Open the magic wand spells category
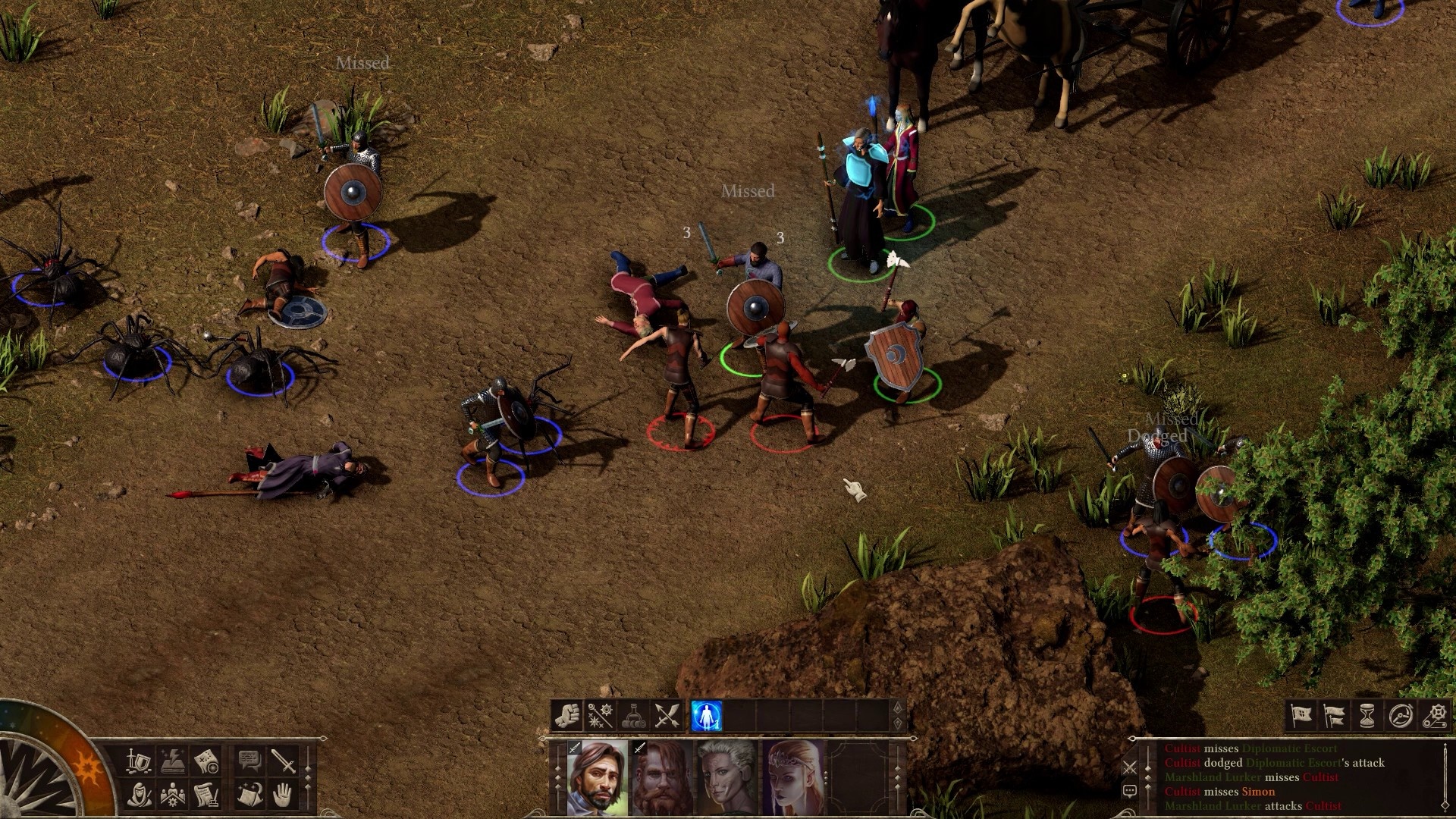 click(600, 716)
